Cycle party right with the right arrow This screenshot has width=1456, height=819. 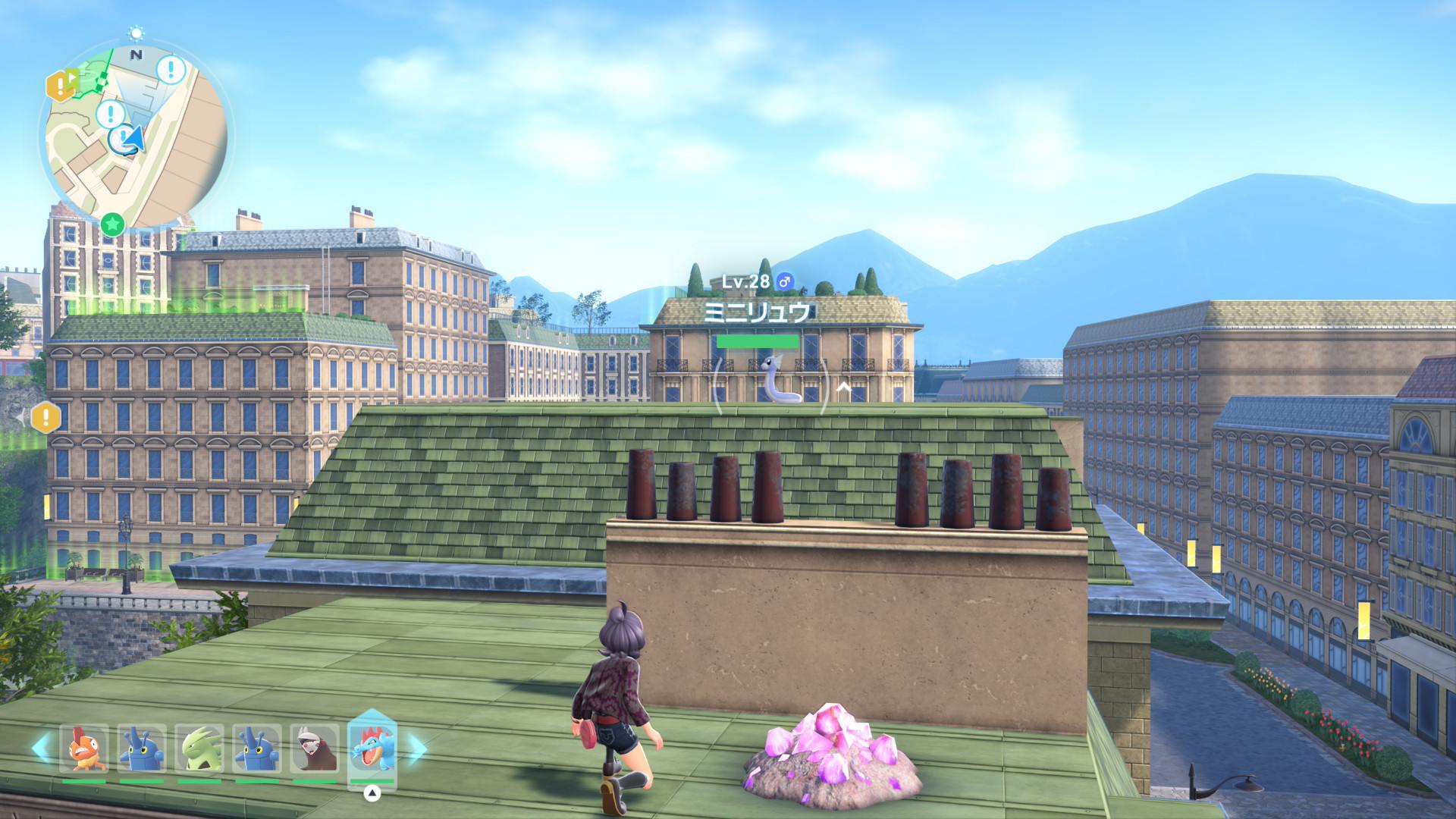coord(418,748)
